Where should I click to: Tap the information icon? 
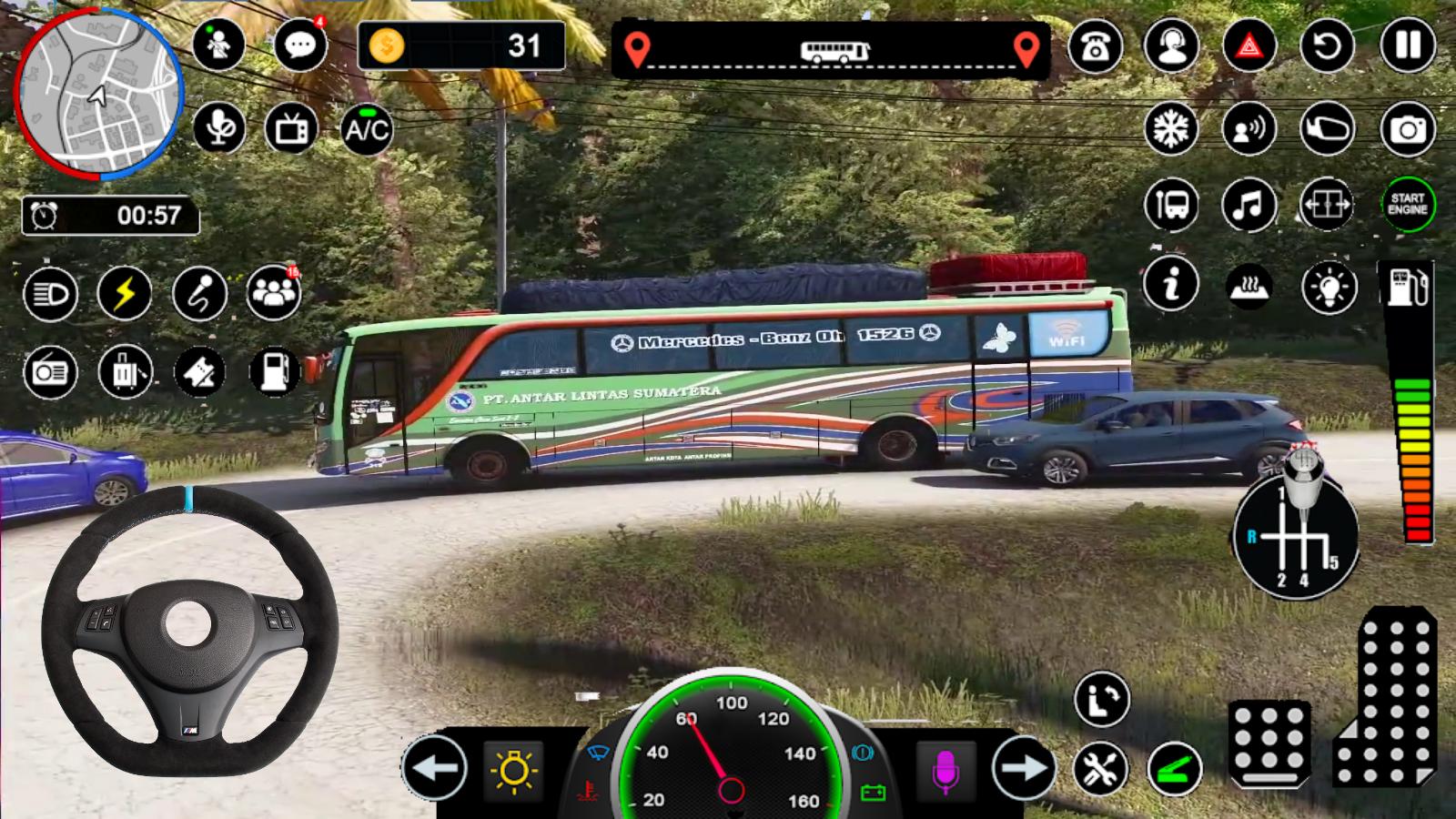[x=1171, y=284]
